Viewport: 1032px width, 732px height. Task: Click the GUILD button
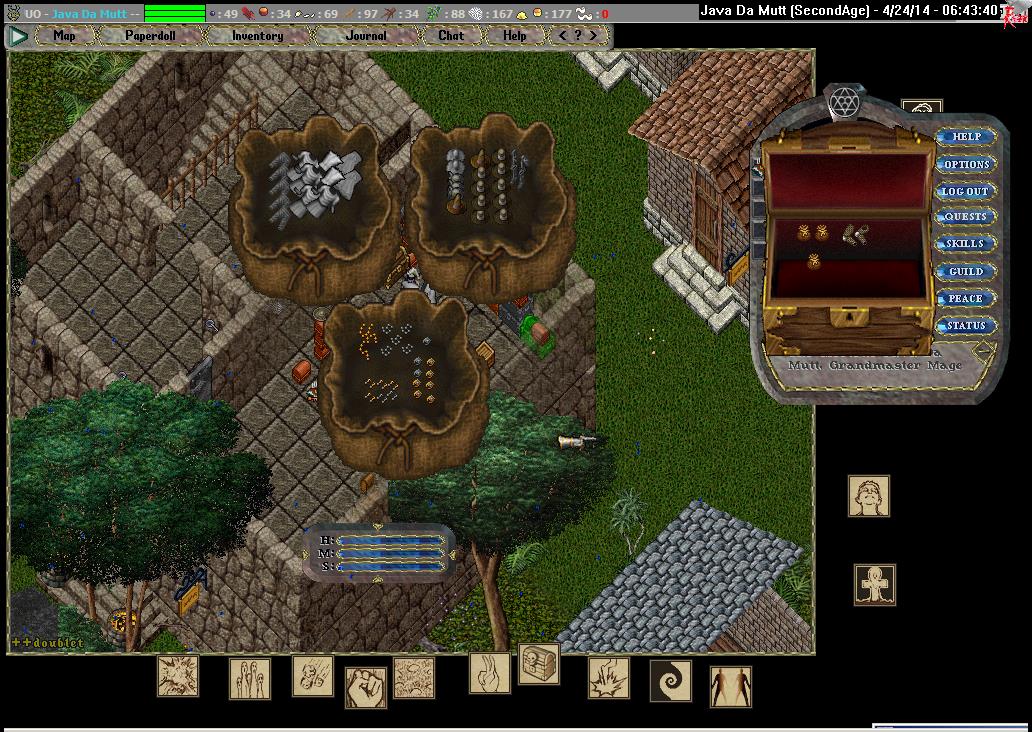pos(966,271)
